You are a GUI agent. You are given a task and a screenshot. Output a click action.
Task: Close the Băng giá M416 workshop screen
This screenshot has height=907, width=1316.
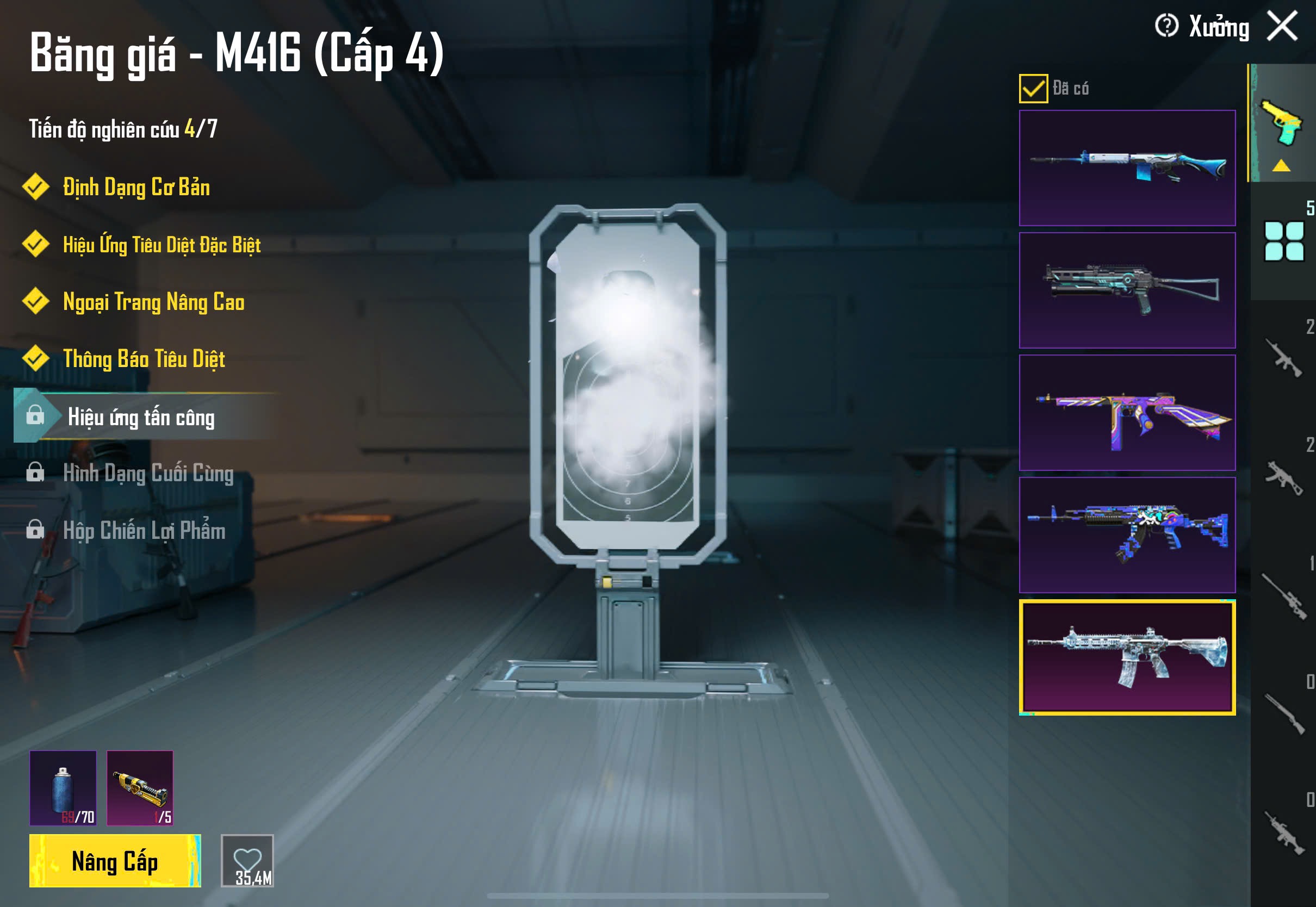(1282, 26)
